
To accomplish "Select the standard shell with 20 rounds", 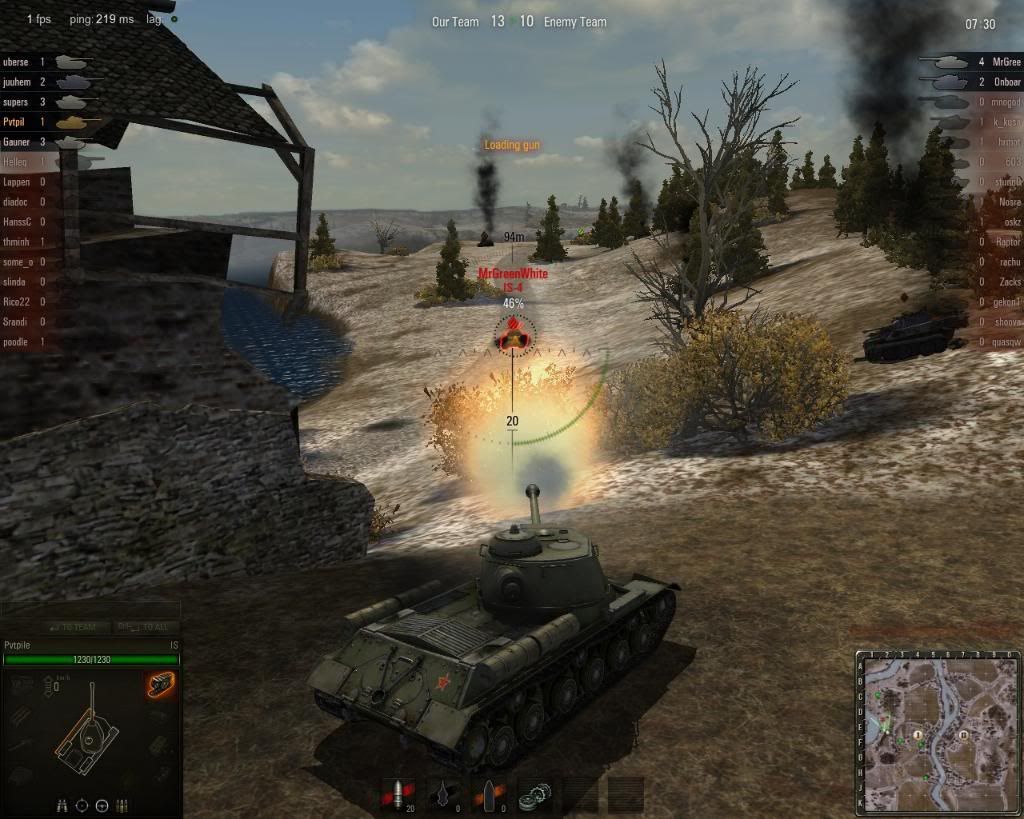I will 398,795.
